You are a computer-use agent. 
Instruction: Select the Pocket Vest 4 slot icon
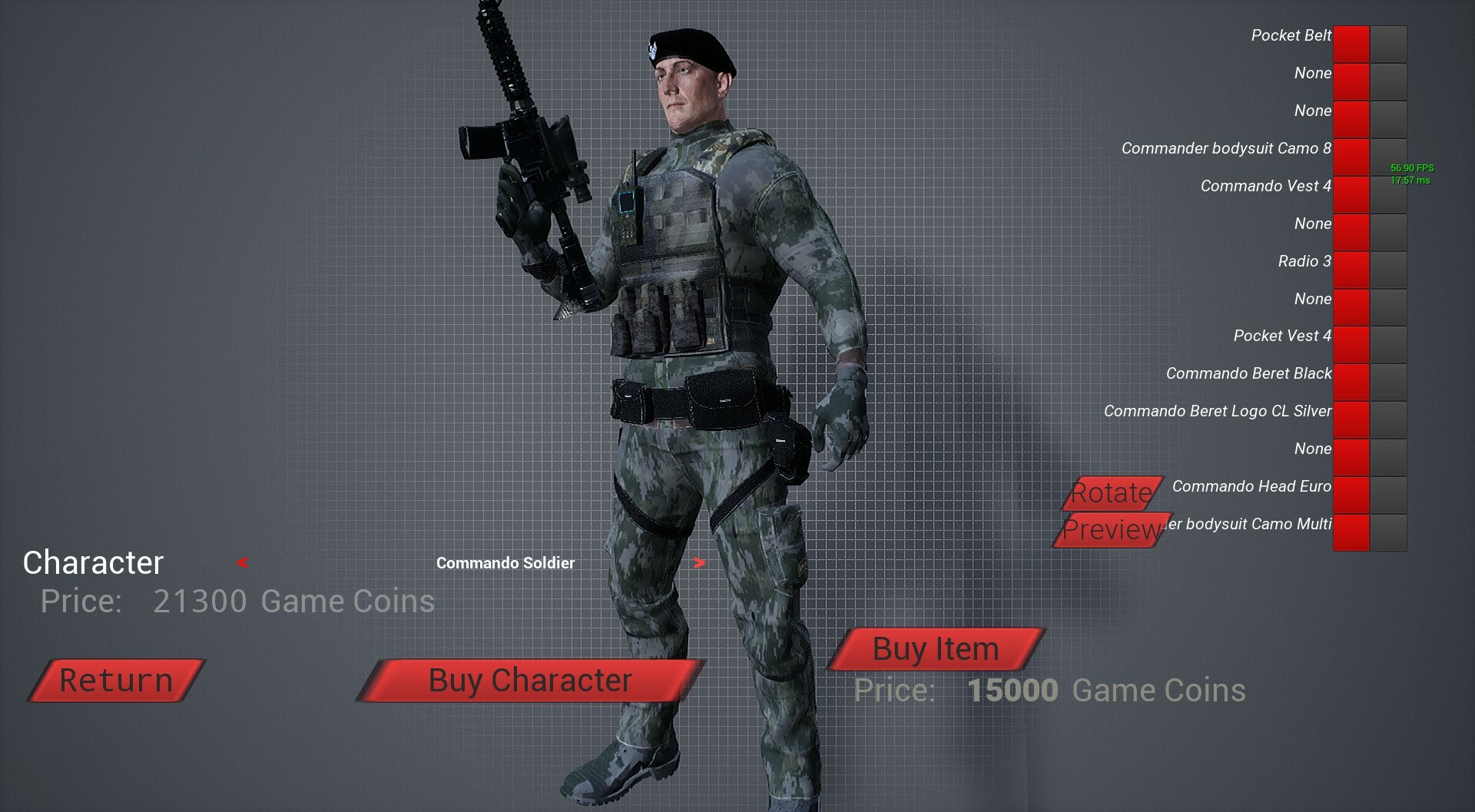pyautogui.click(x=1351, y=344)
